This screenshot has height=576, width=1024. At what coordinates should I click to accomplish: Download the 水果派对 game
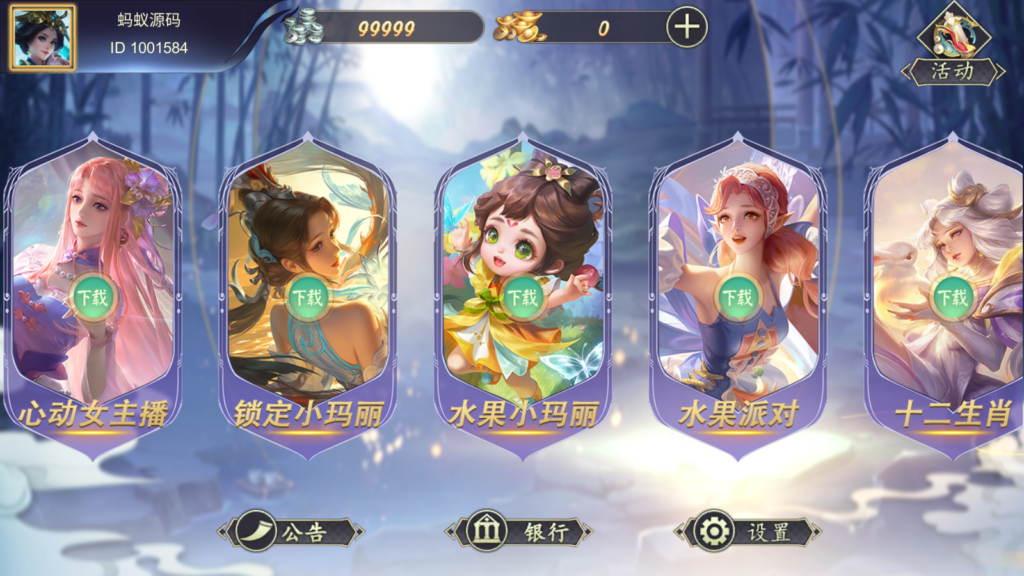pos(737,296)
